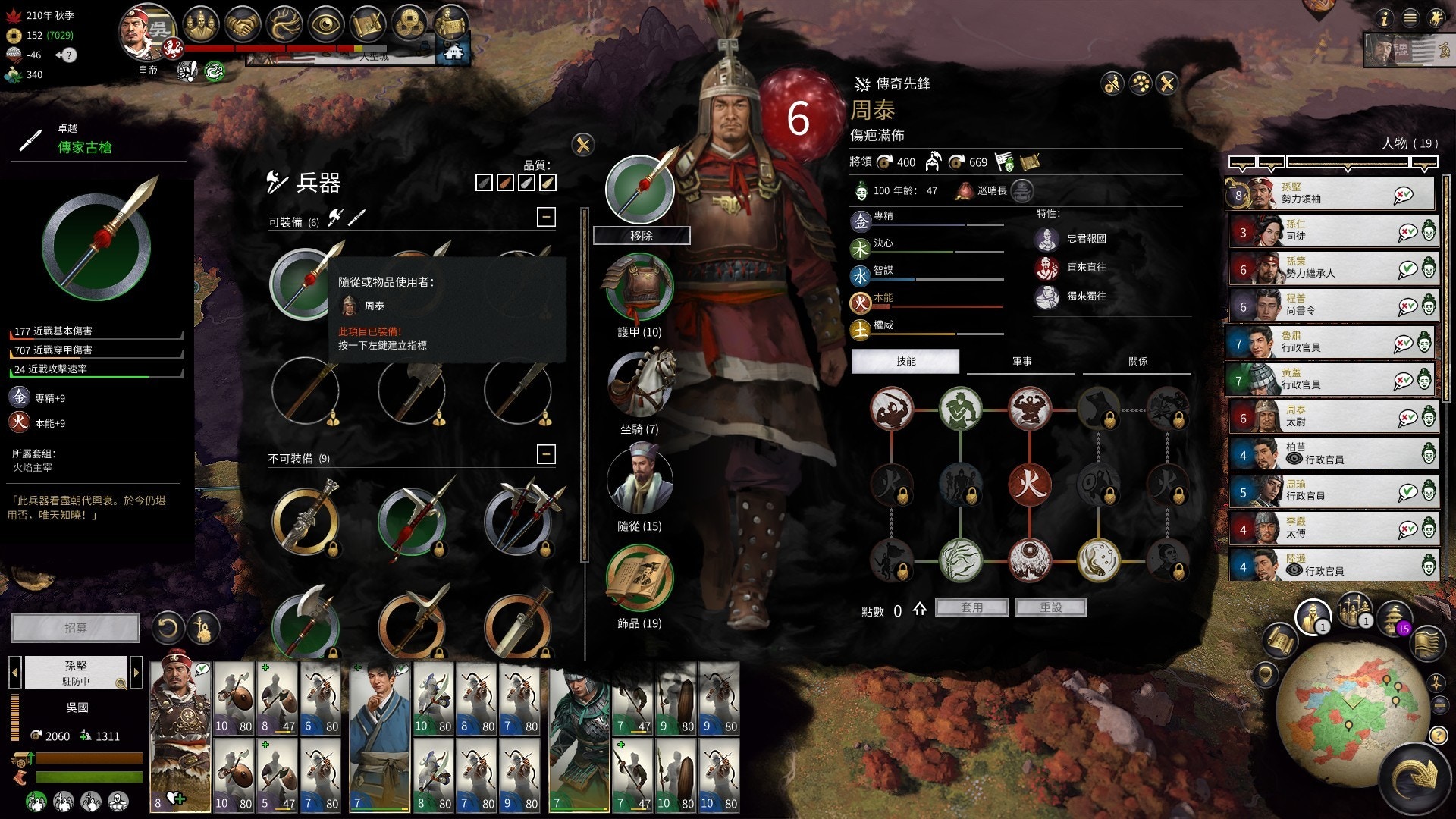Viewport: 1456px width, 819px height.
Task: Open the 坐騎 mount equipment slot
Action: click(641, 384)
